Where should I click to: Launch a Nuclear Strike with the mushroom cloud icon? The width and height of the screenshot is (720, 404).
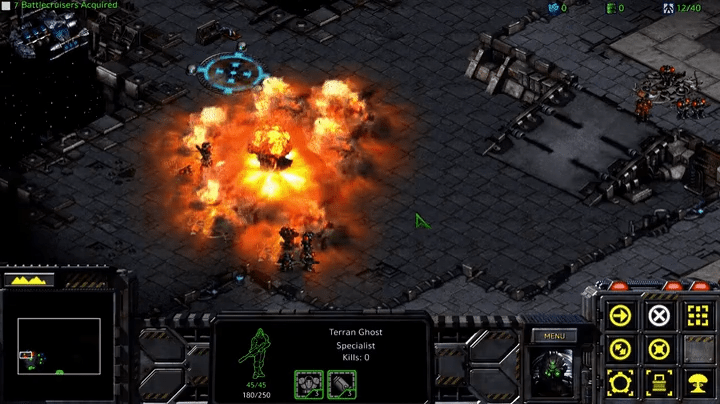coord(696,382)
